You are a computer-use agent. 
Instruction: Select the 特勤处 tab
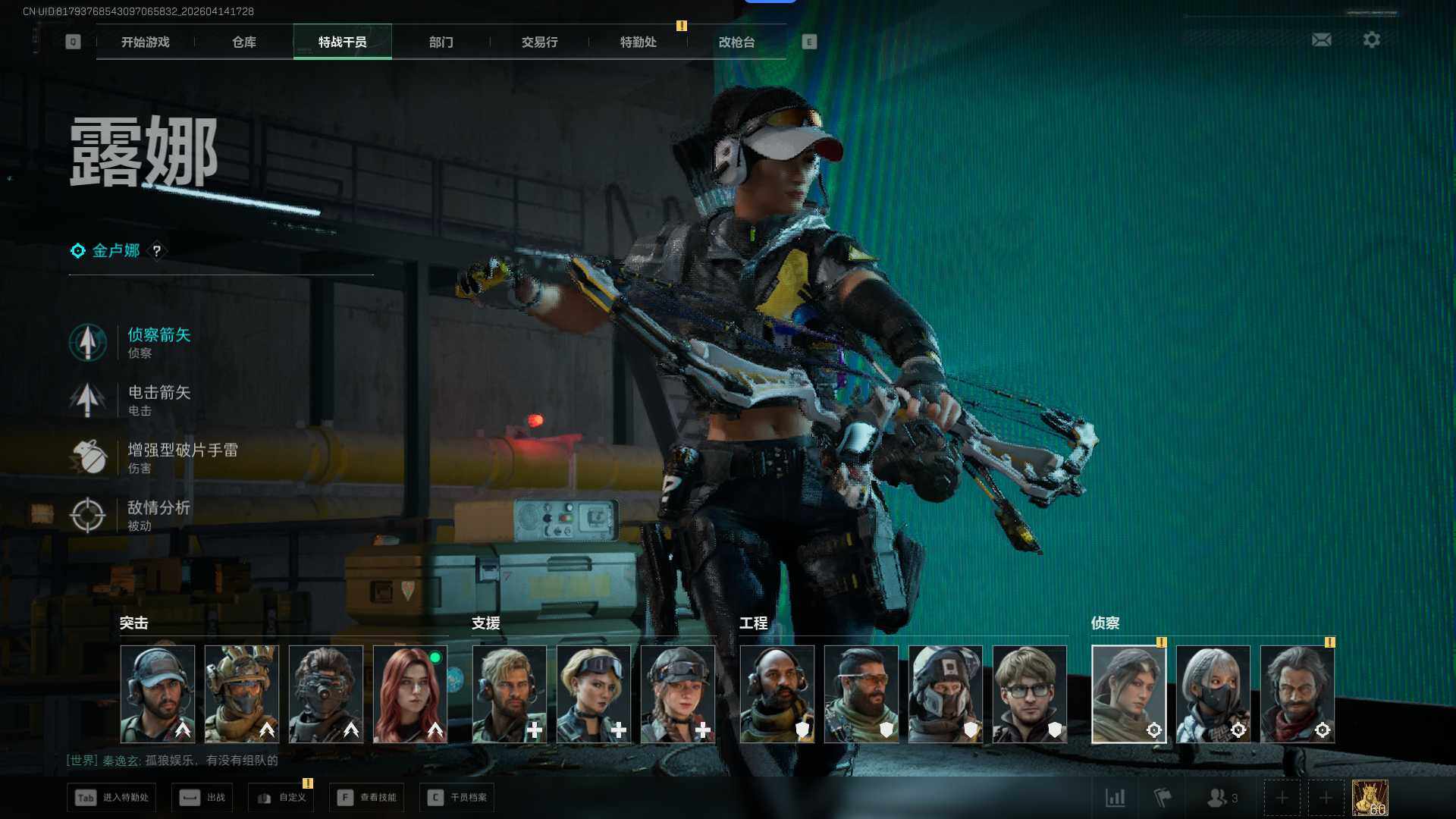coord(638,42)
